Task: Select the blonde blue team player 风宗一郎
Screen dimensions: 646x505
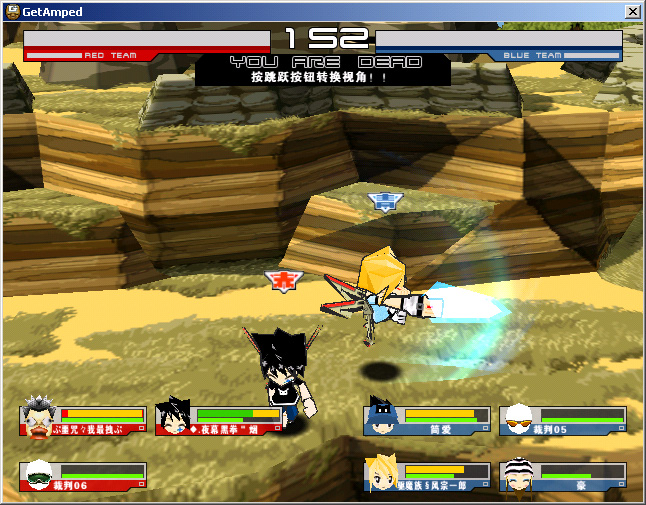Action: point(428,477)
